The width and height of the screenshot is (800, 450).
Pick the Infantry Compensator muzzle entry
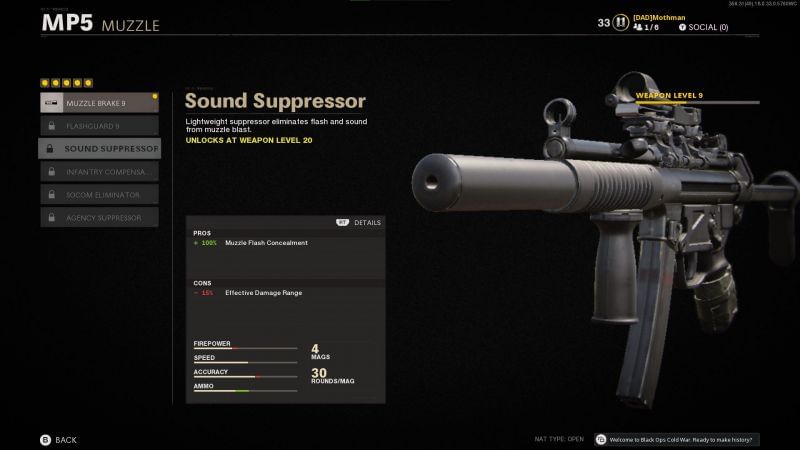[99, 172]
